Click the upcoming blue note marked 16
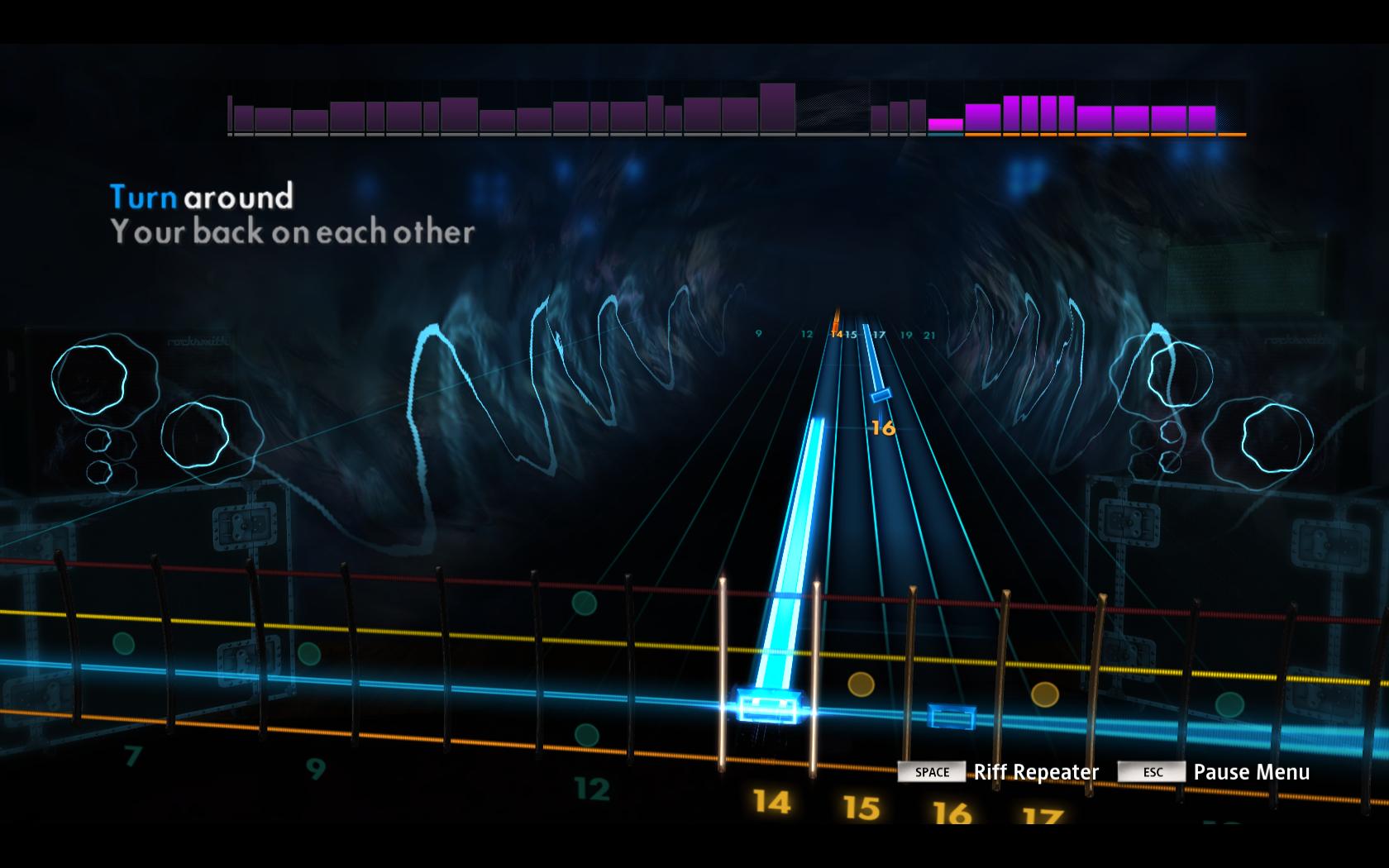The height and width of the screenshot is (868, 1389). point(881,397)
